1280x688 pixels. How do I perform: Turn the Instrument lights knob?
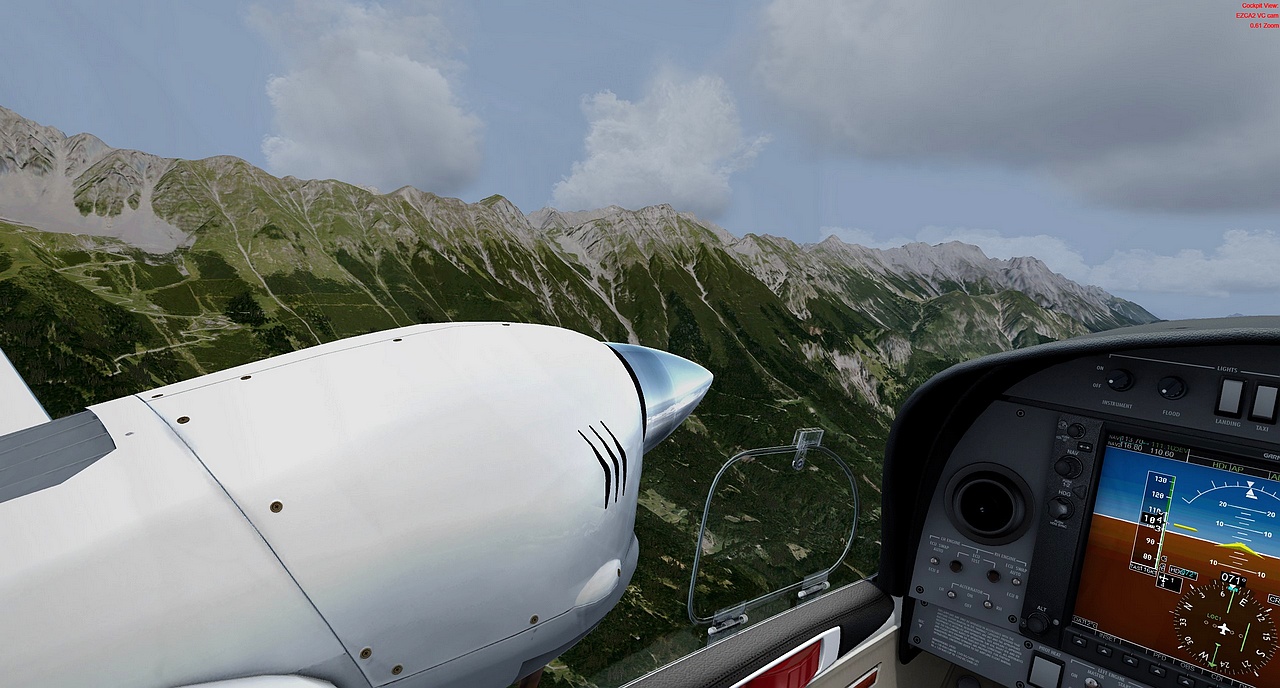tap(1118, 380)
